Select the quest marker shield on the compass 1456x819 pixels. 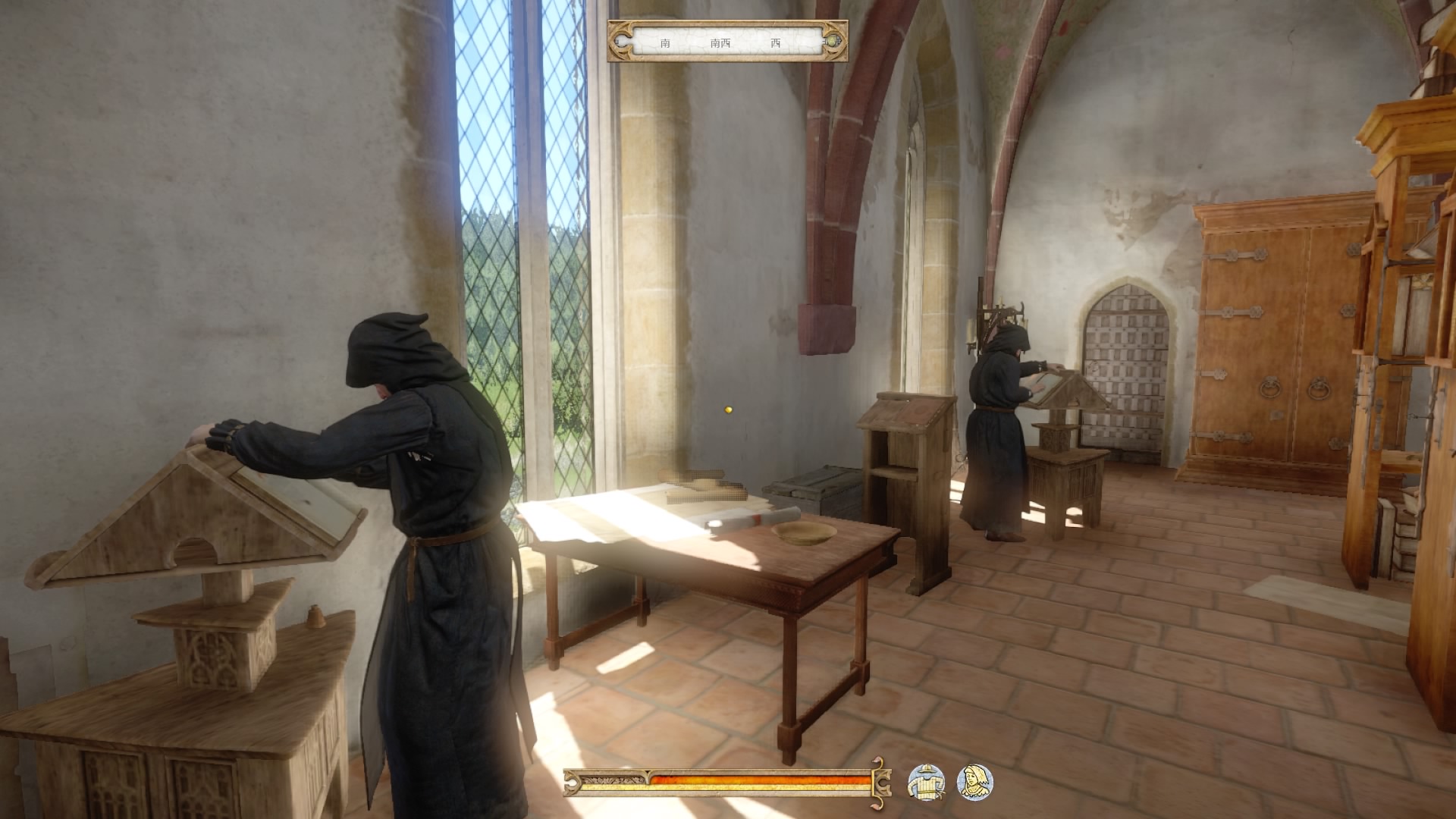pos(833,41)
